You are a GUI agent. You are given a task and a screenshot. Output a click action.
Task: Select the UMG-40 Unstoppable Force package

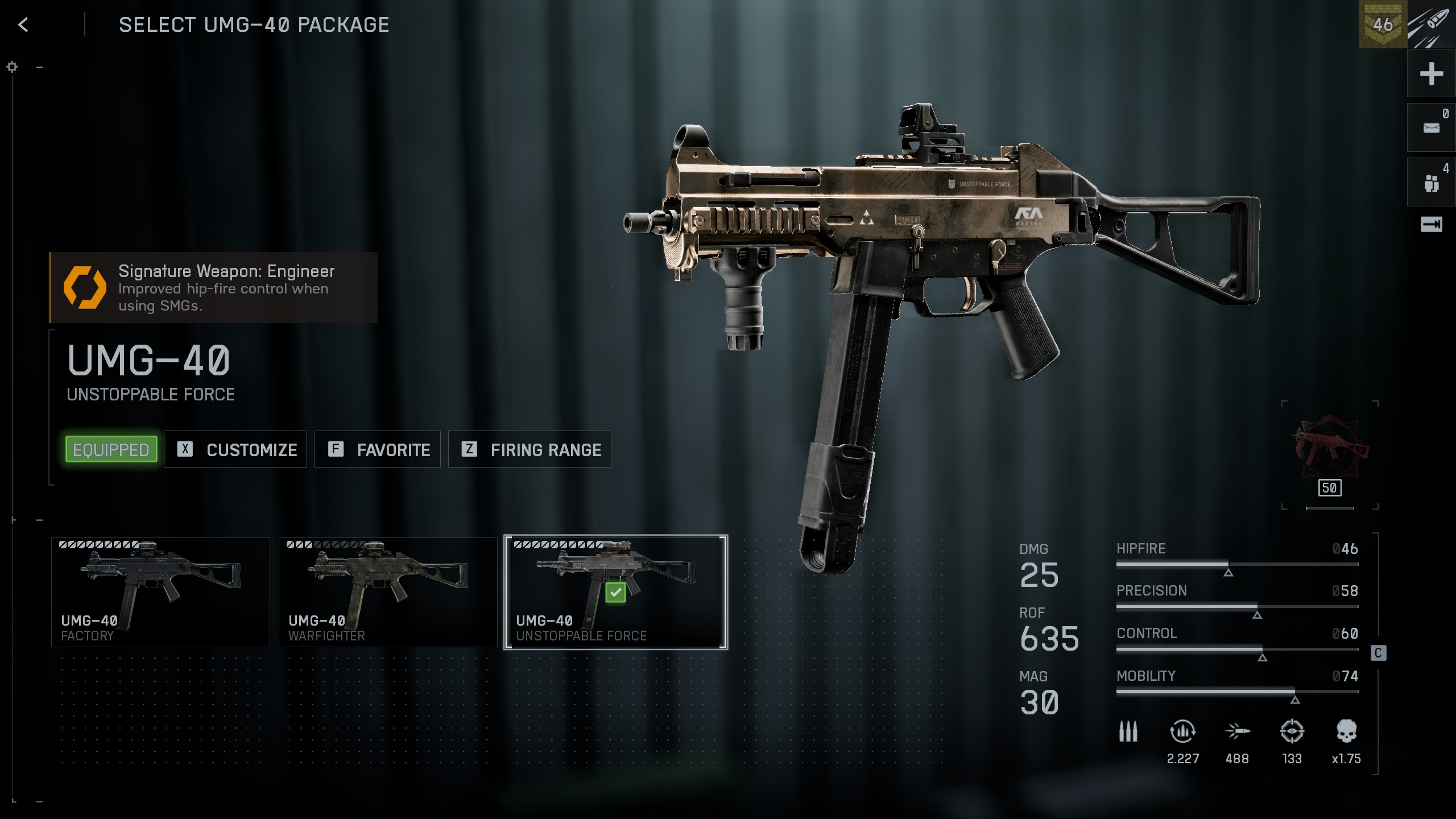point(615,592)
